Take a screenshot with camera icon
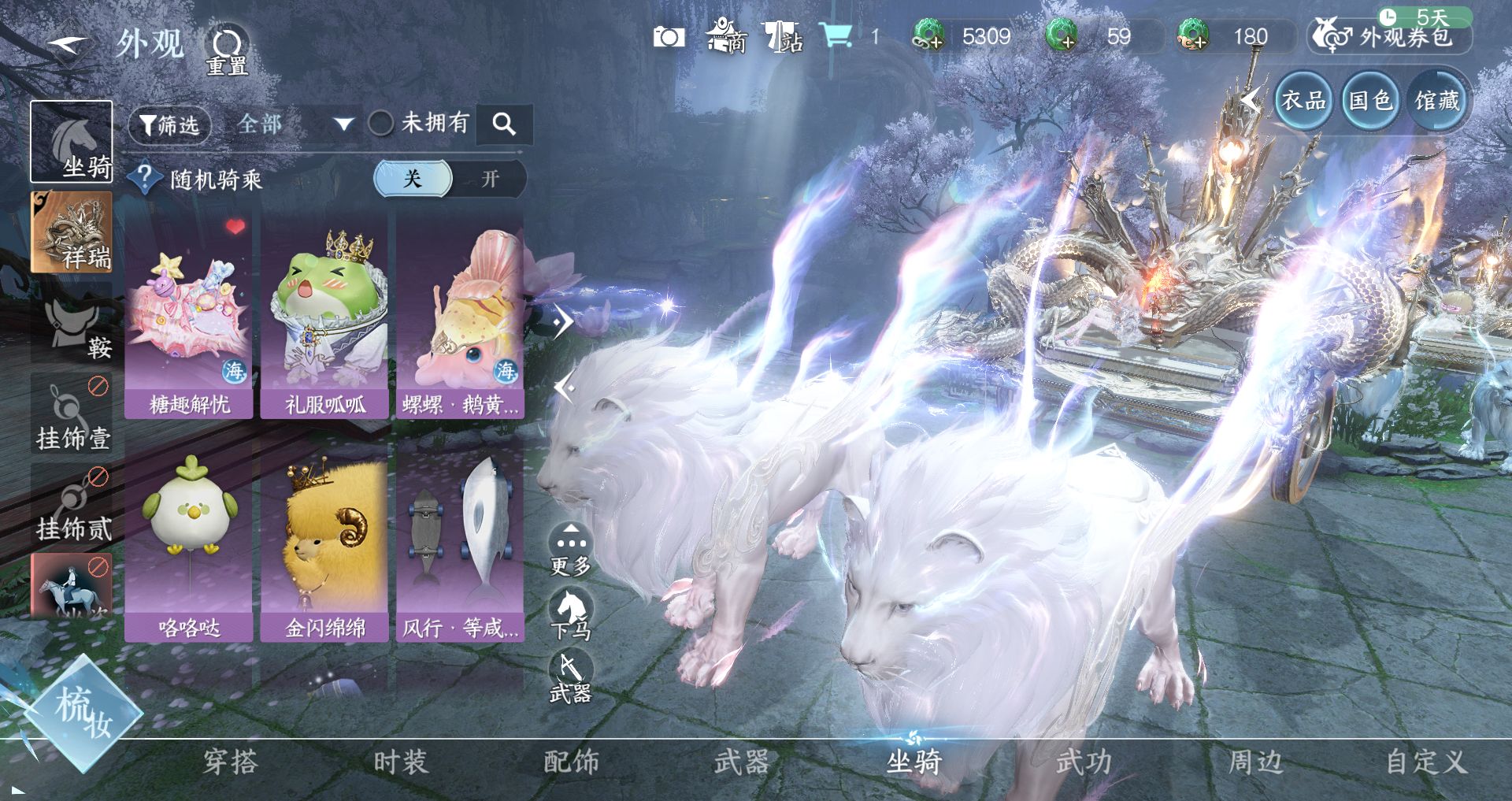Screen dimensions: 1512x801 tap(669, 37)
